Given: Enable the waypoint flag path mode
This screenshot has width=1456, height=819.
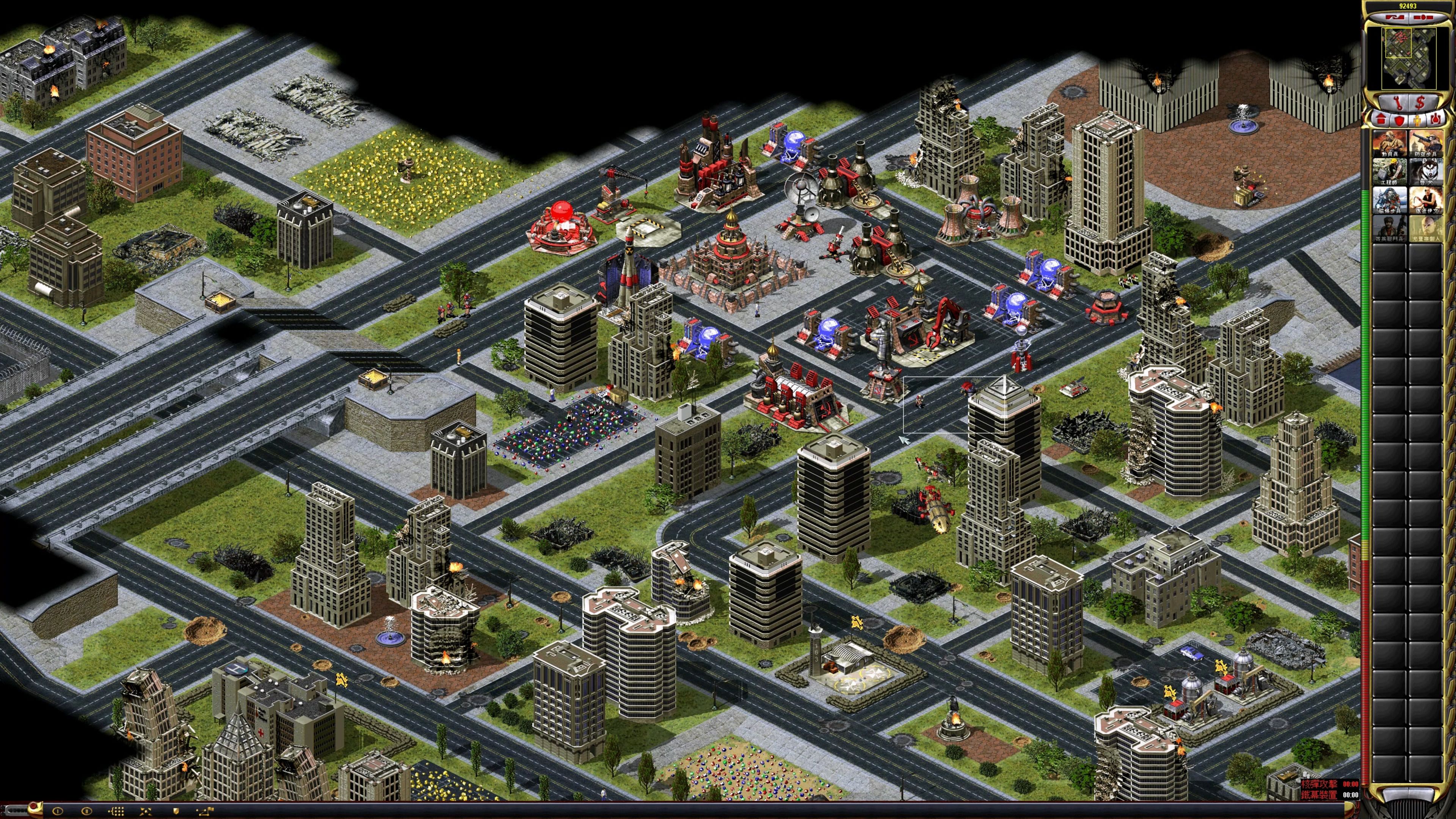Looking at the screenshot, I should pos(205,811).
